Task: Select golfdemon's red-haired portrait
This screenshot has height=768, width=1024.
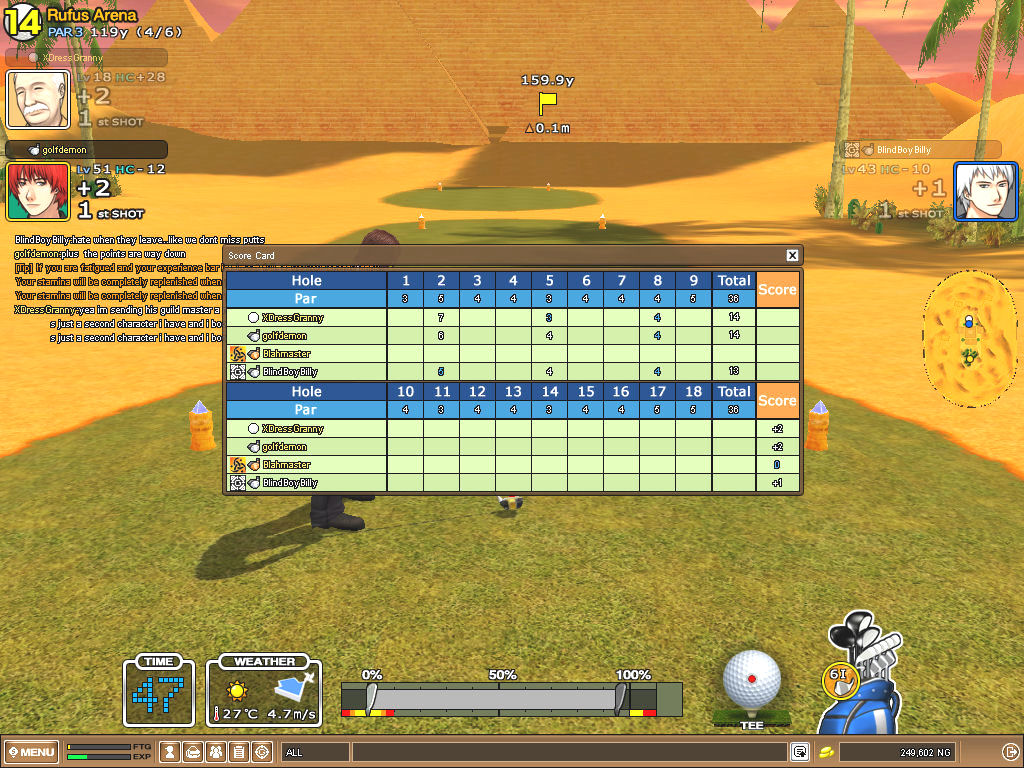Action: pyautogui.click(x=38, y=191)
